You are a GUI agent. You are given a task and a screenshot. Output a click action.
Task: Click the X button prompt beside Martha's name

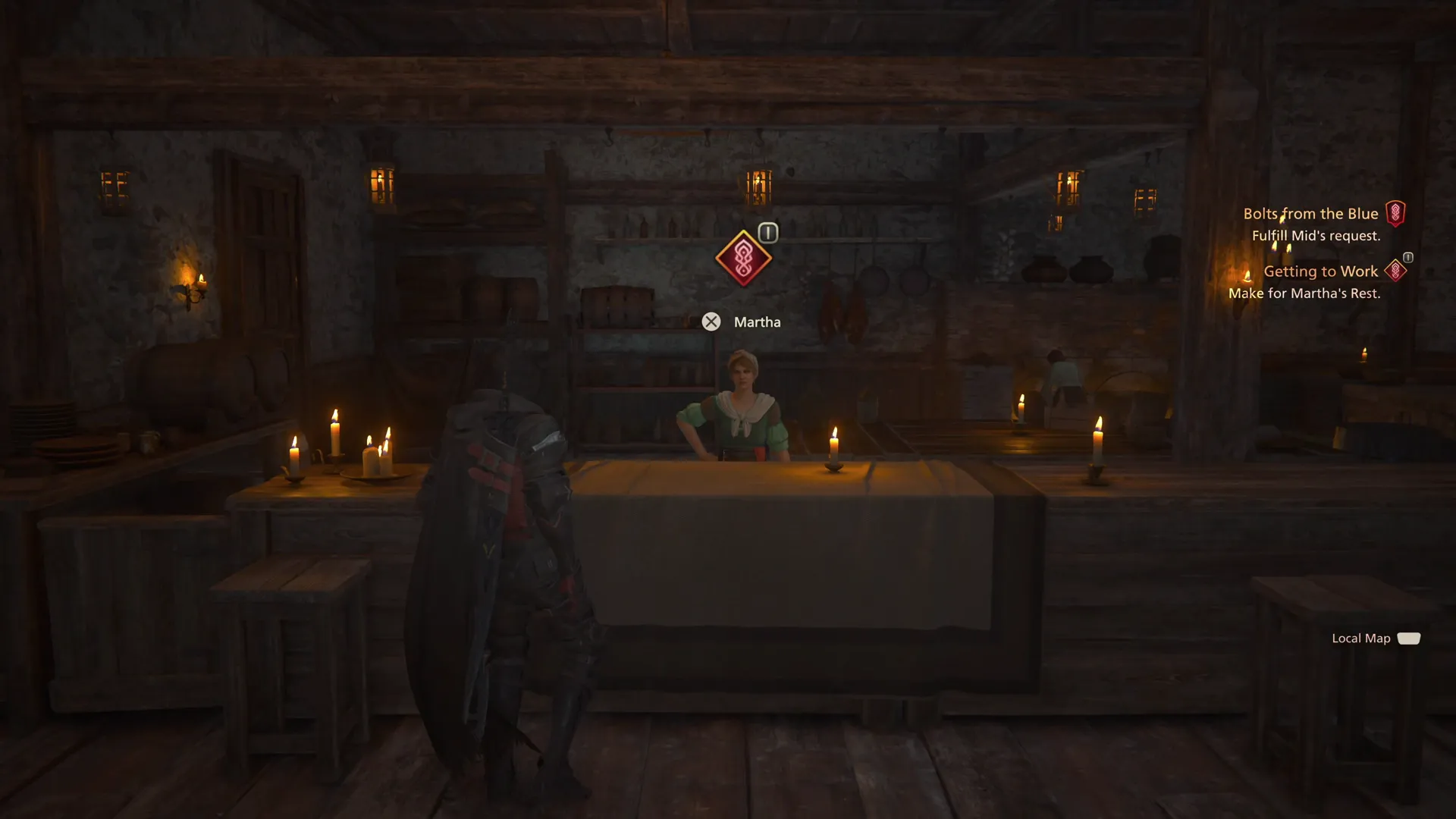coord(711,322)
